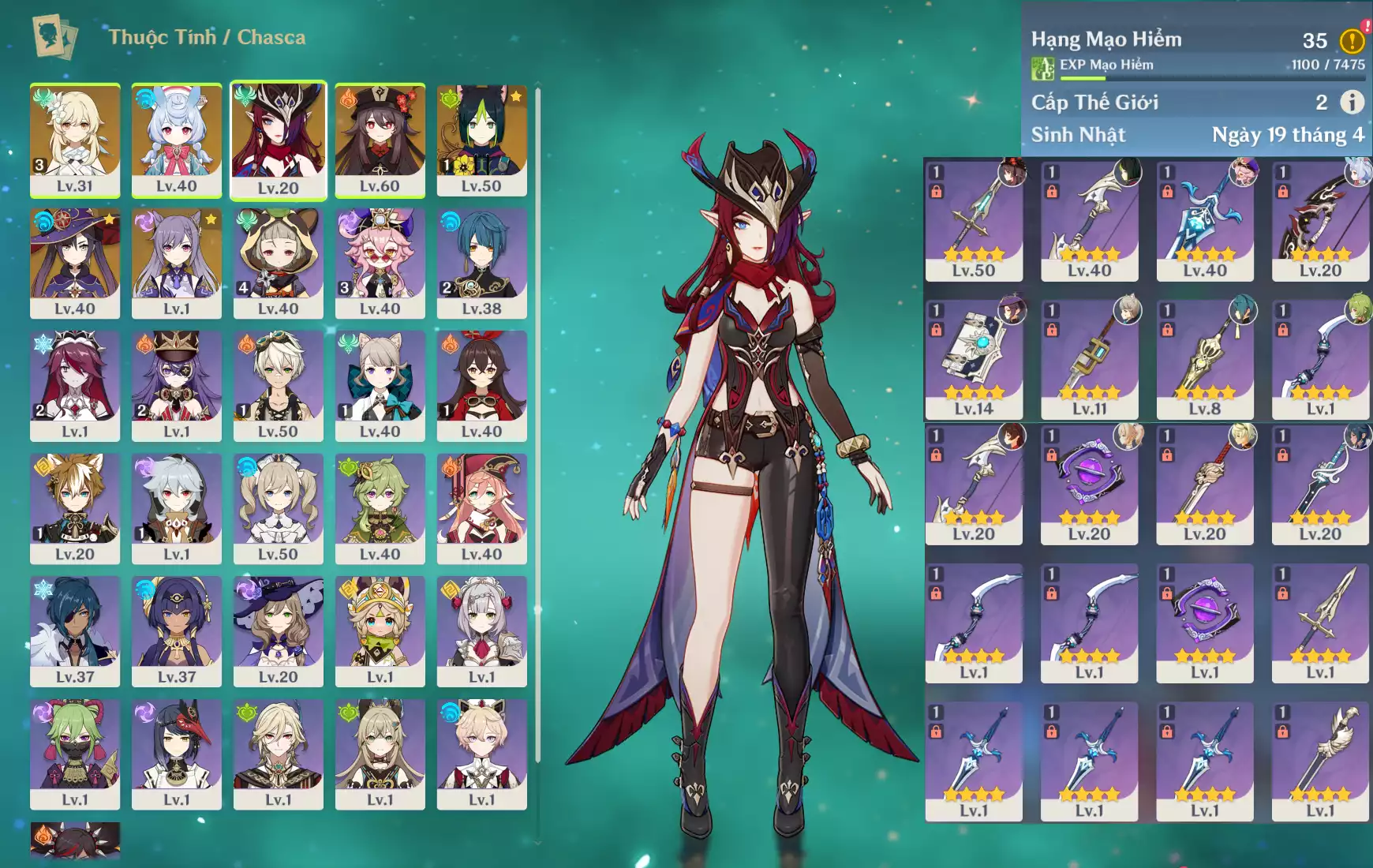Select Kuki Shinobu's masked portrait
The height and width of the screenshot is (868, 1373).
click(75, 753)
